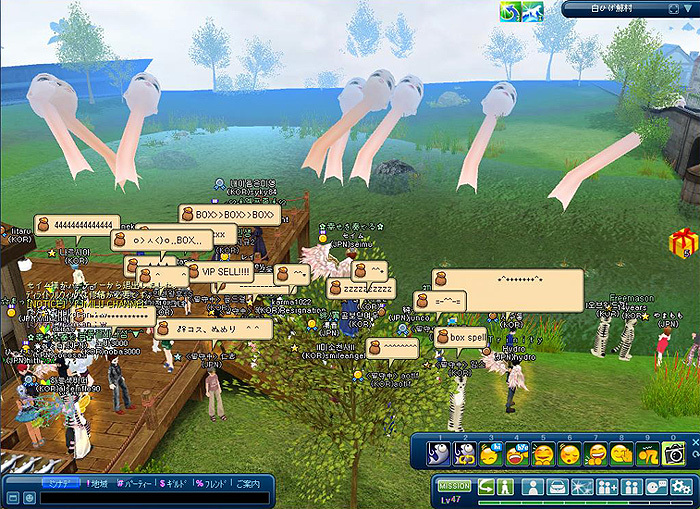Screen dimensions: 700x509
Task: Open the MISSION panel
Action: (x=455, y=486)
